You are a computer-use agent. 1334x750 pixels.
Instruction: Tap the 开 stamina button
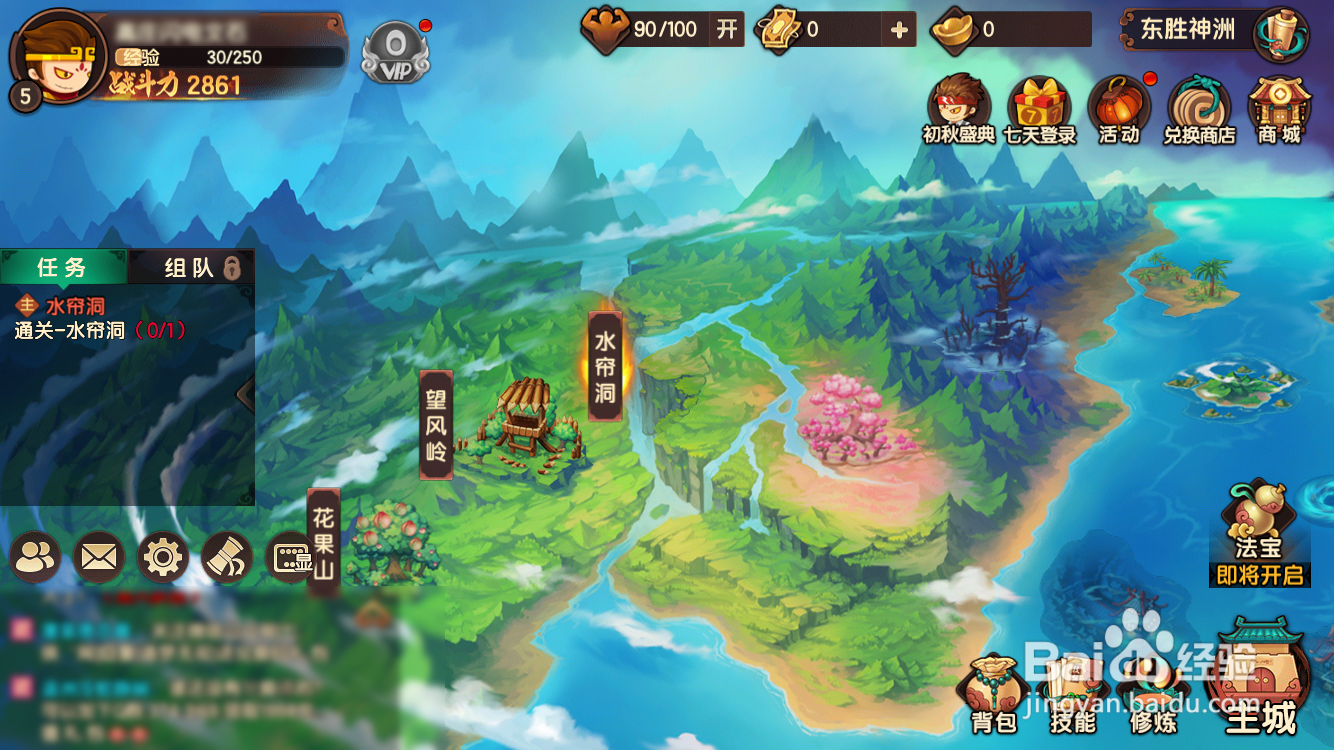[727, 29]
